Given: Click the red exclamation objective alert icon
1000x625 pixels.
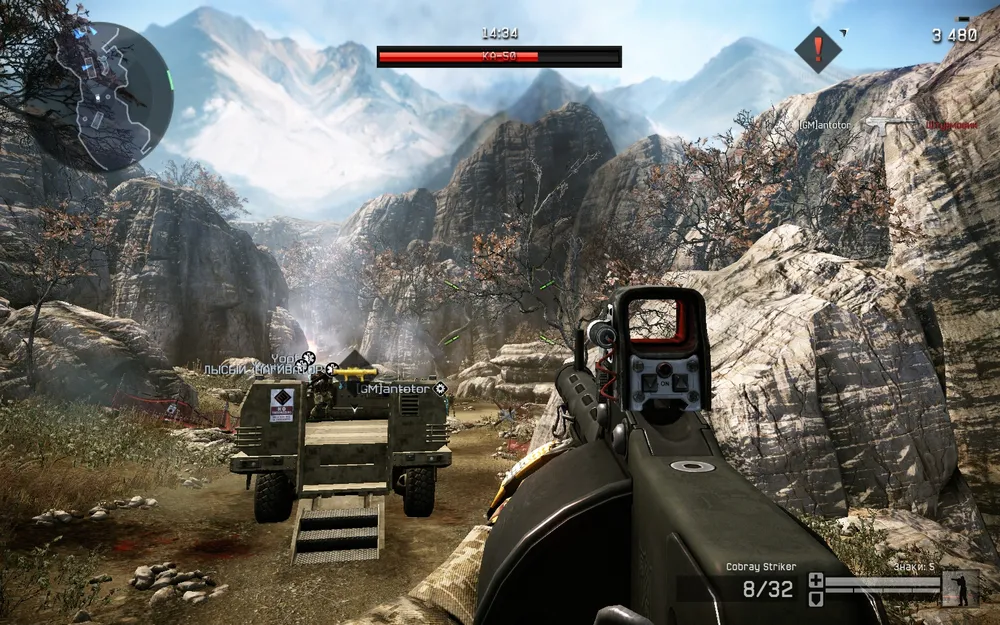Looking at the screenshot, I should [818, 48].
